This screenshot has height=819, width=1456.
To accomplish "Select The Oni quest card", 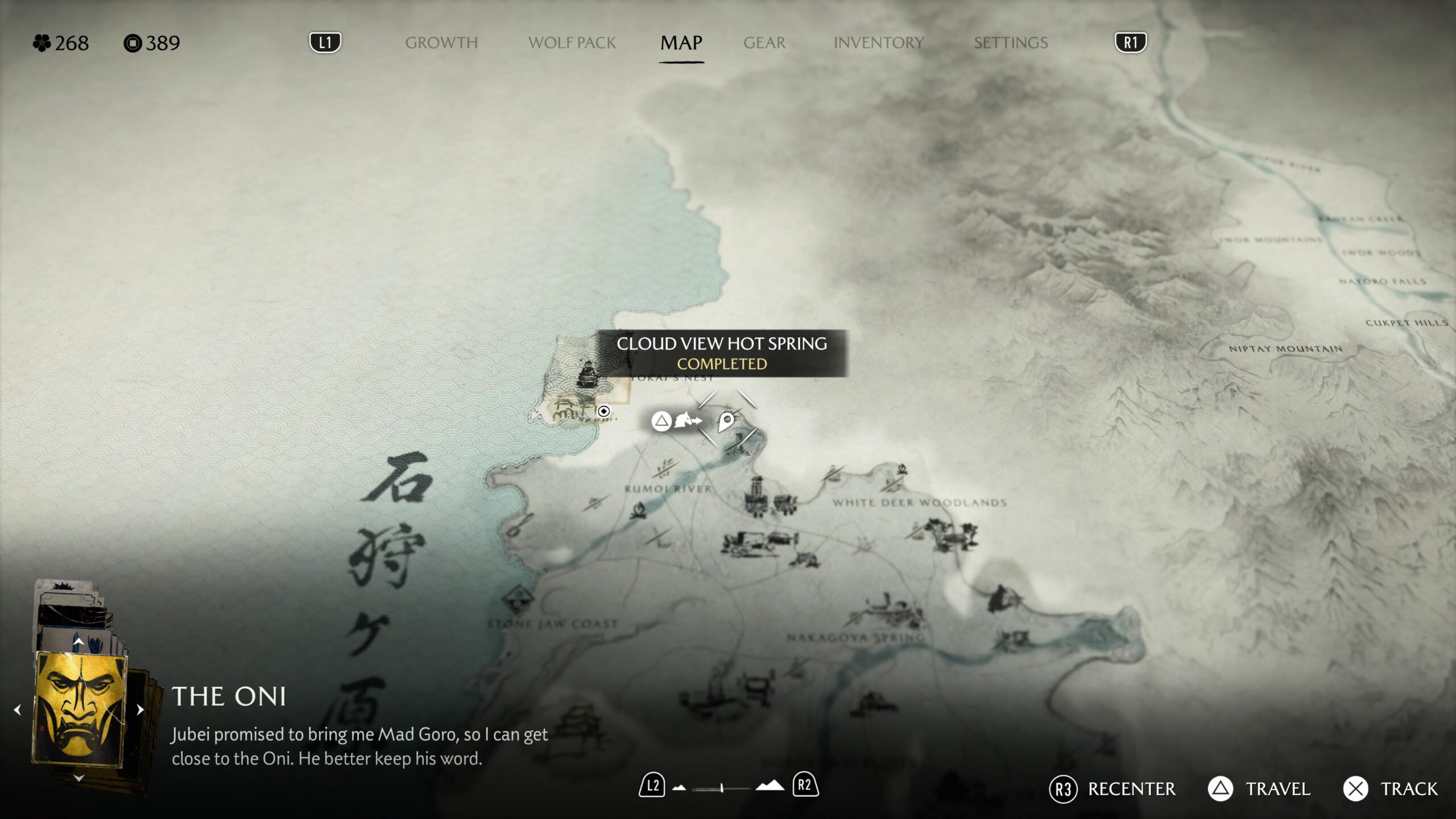I will click(x=80, y=709).
